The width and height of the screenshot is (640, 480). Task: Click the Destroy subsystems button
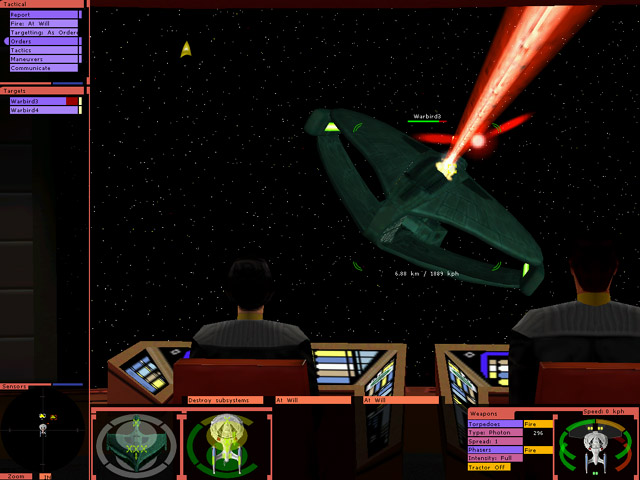point(225,400)
